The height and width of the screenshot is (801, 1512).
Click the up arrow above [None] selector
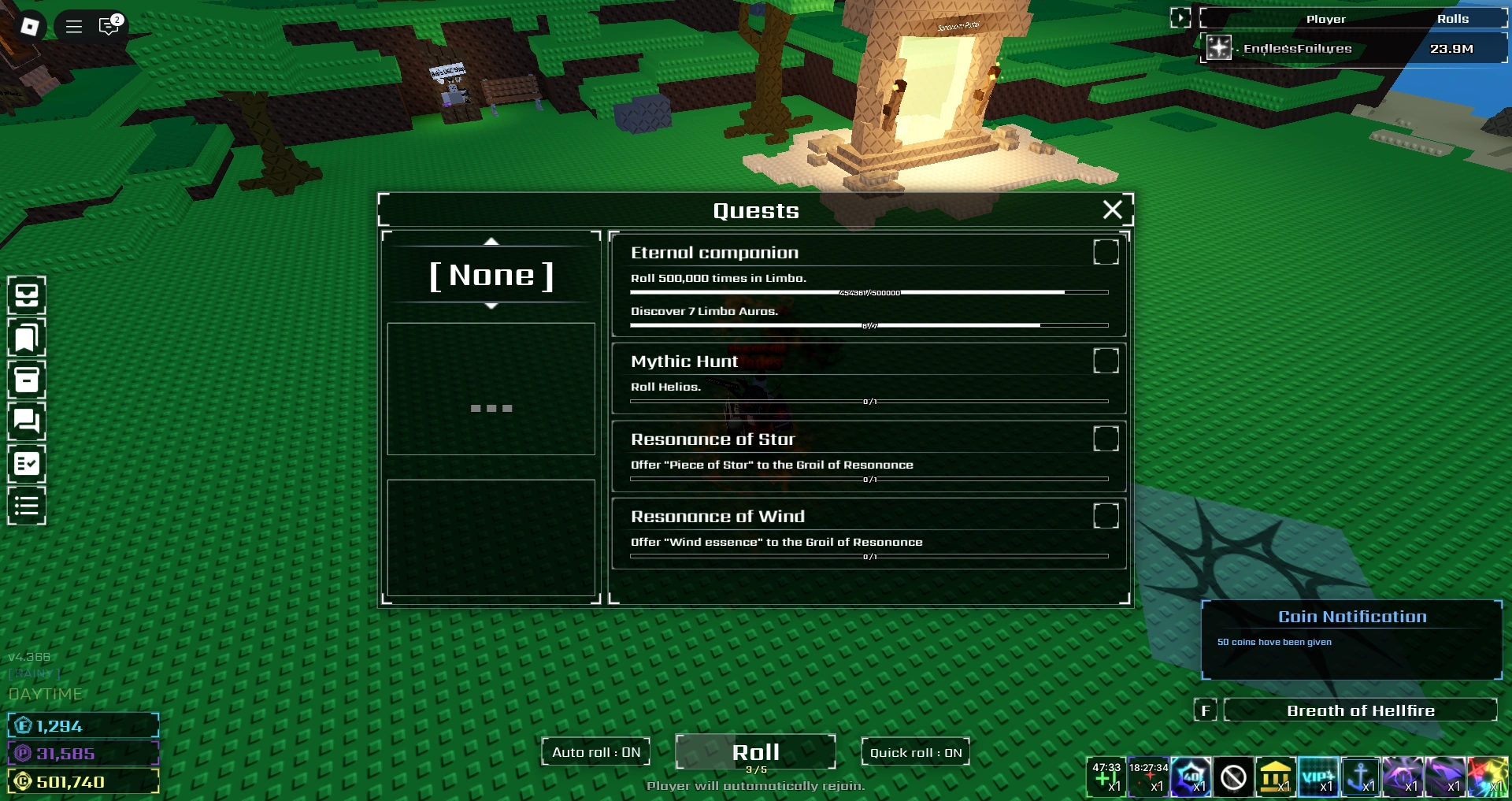tap(491, 243)
